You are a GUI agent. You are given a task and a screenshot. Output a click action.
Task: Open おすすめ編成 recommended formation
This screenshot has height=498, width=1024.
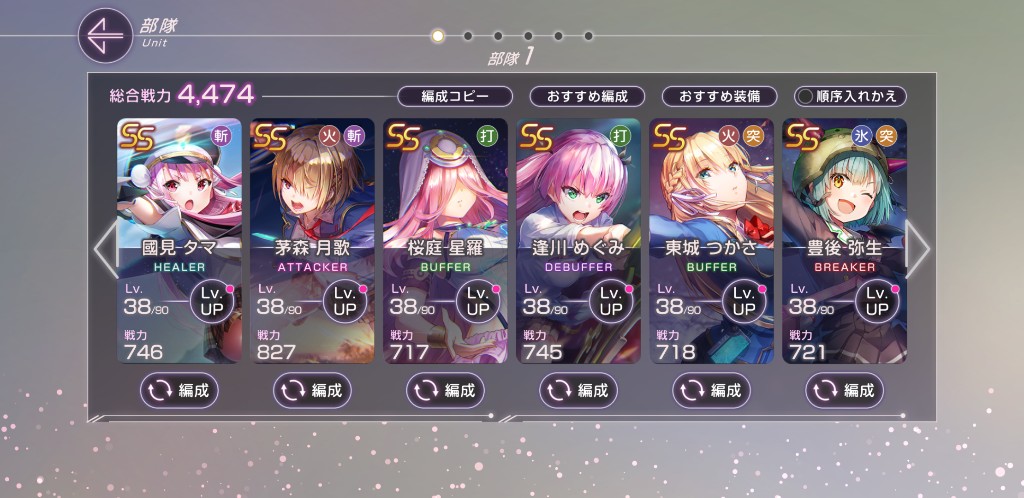(587, 96)
